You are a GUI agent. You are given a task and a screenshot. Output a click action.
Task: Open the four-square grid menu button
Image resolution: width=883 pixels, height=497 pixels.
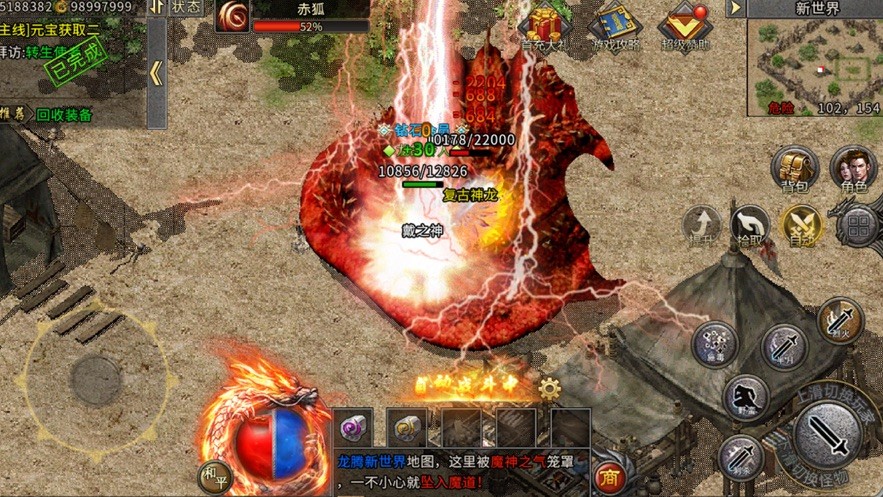[x=859, y=226]
